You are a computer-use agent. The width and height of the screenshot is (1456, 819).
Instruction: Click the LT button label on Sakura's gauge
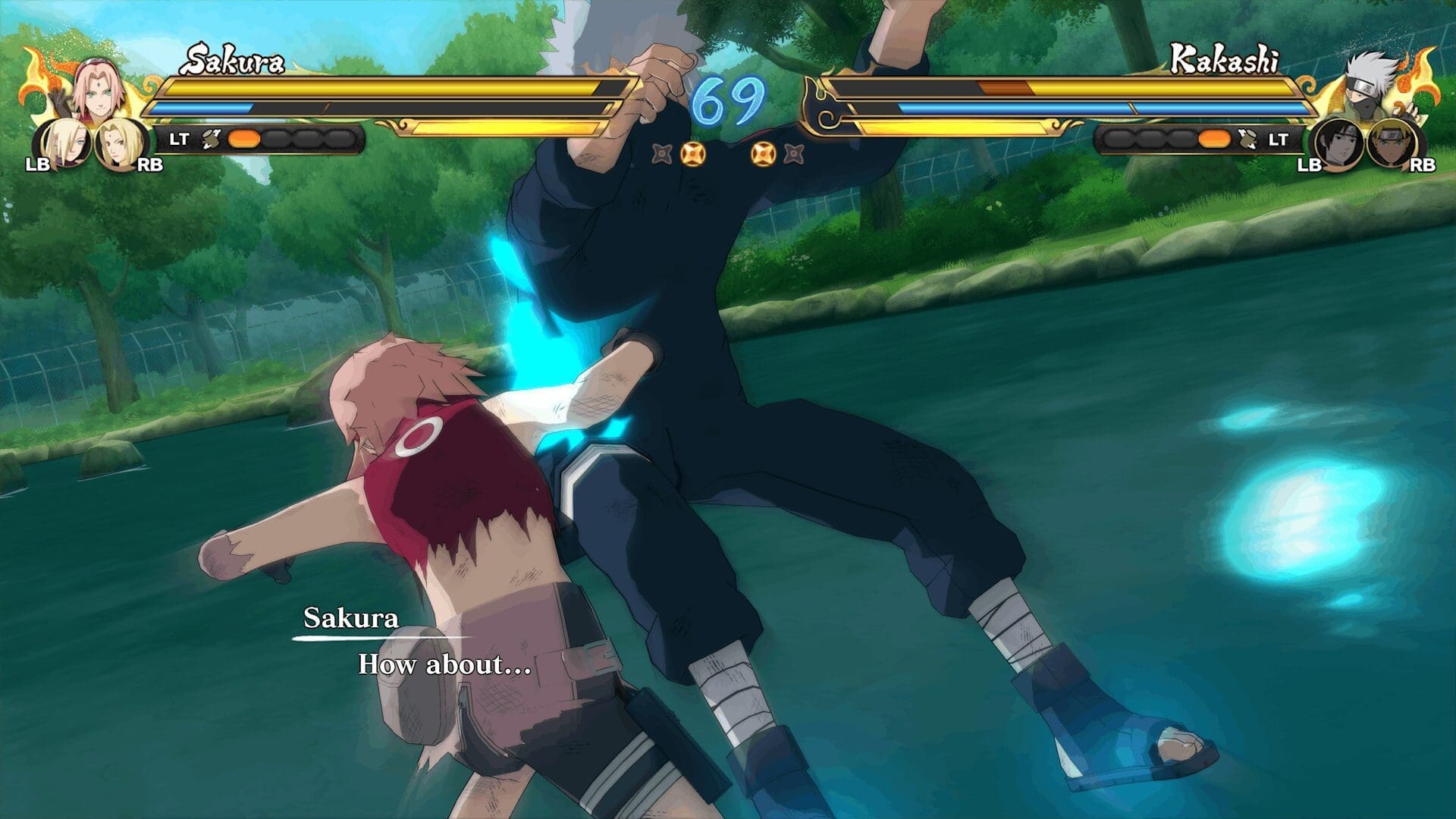click(x=180, y=137)
